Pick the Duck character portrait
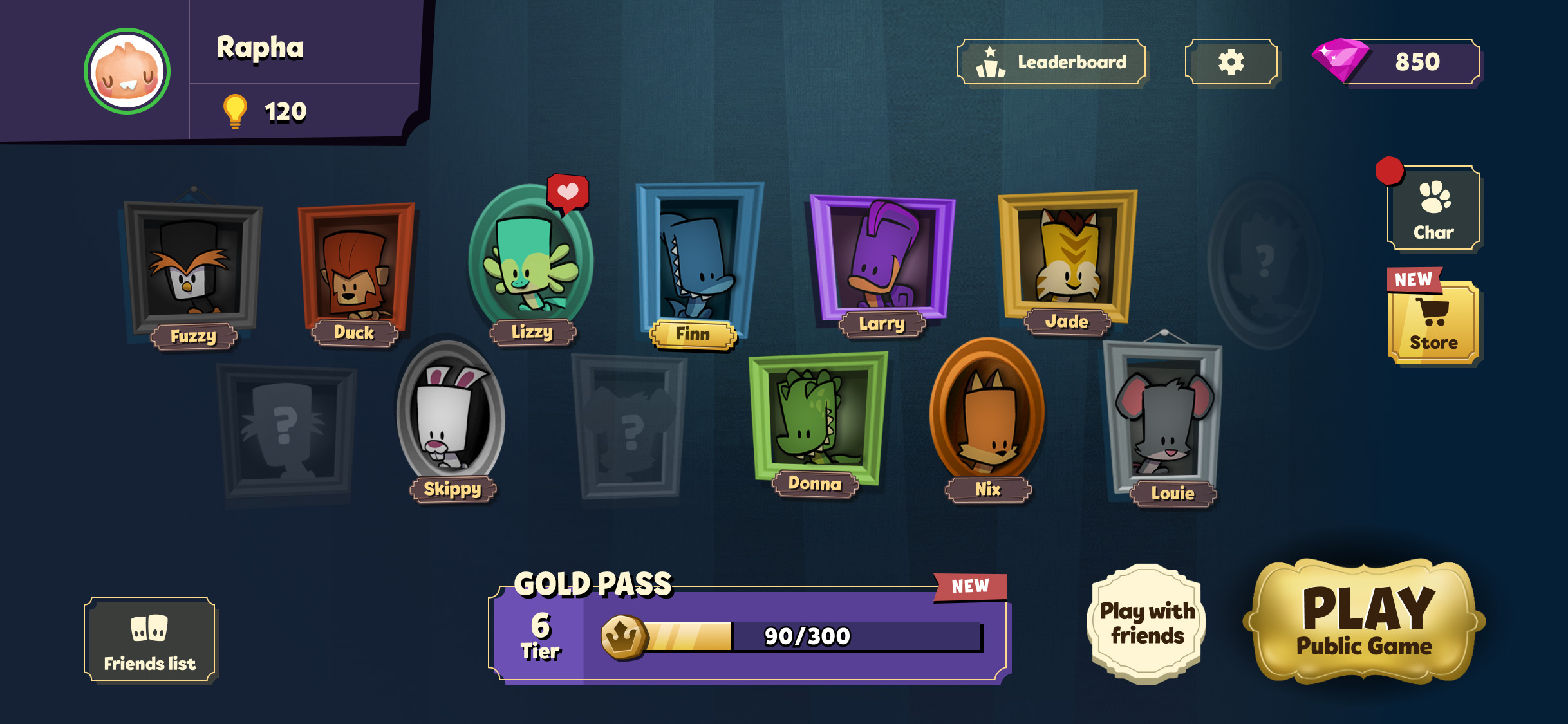This screenshot has width=1568, height=724. tap(355, 266)
